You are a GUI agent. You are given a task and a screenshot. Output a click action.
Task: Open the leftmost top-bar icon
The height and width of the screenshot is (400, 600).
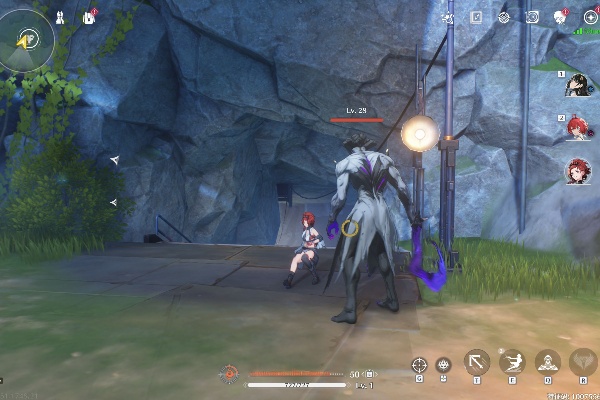pyautogui.click(x=447, y=17)
